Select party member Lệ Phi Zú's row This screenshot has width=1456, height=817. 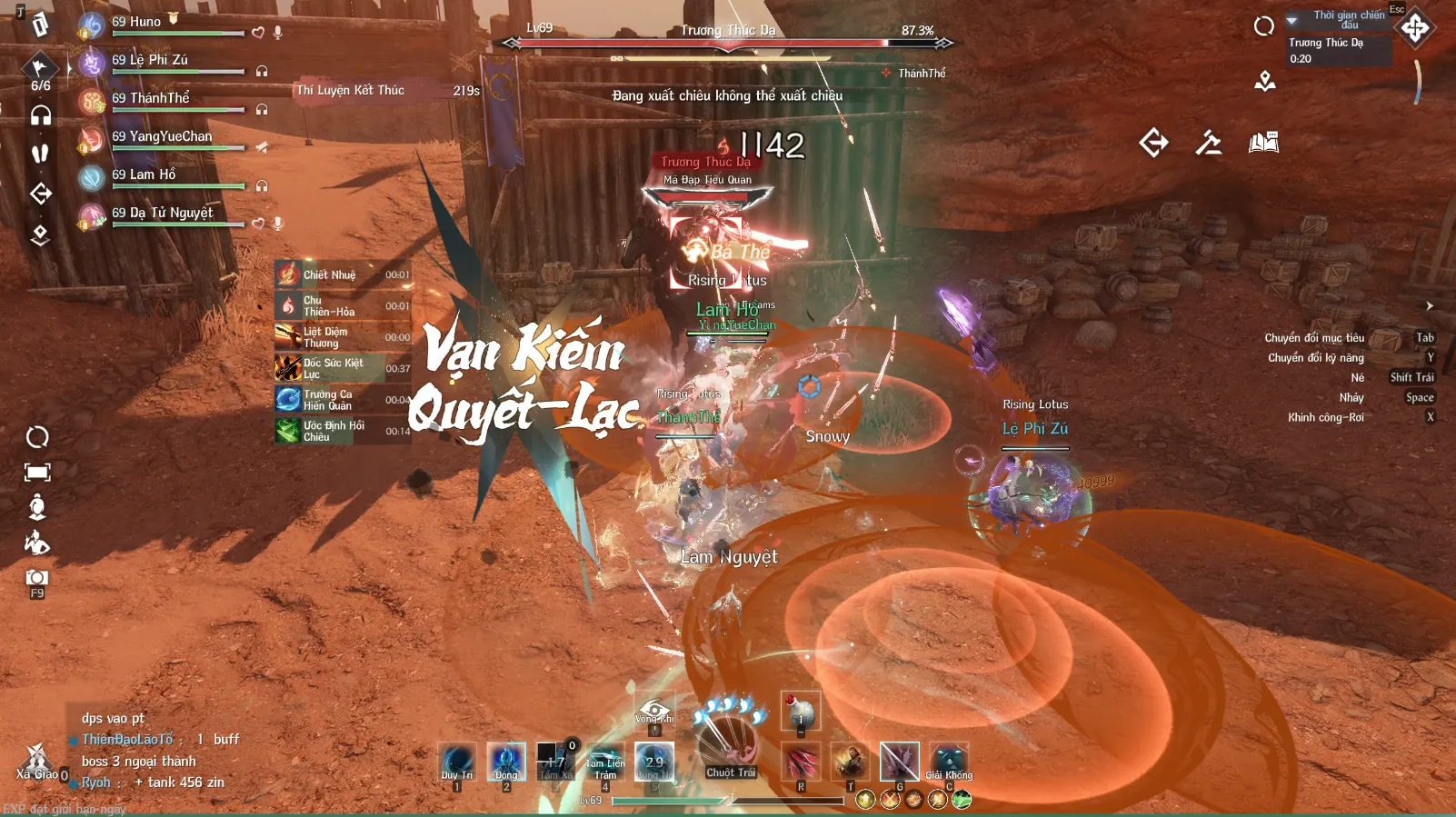150,61
